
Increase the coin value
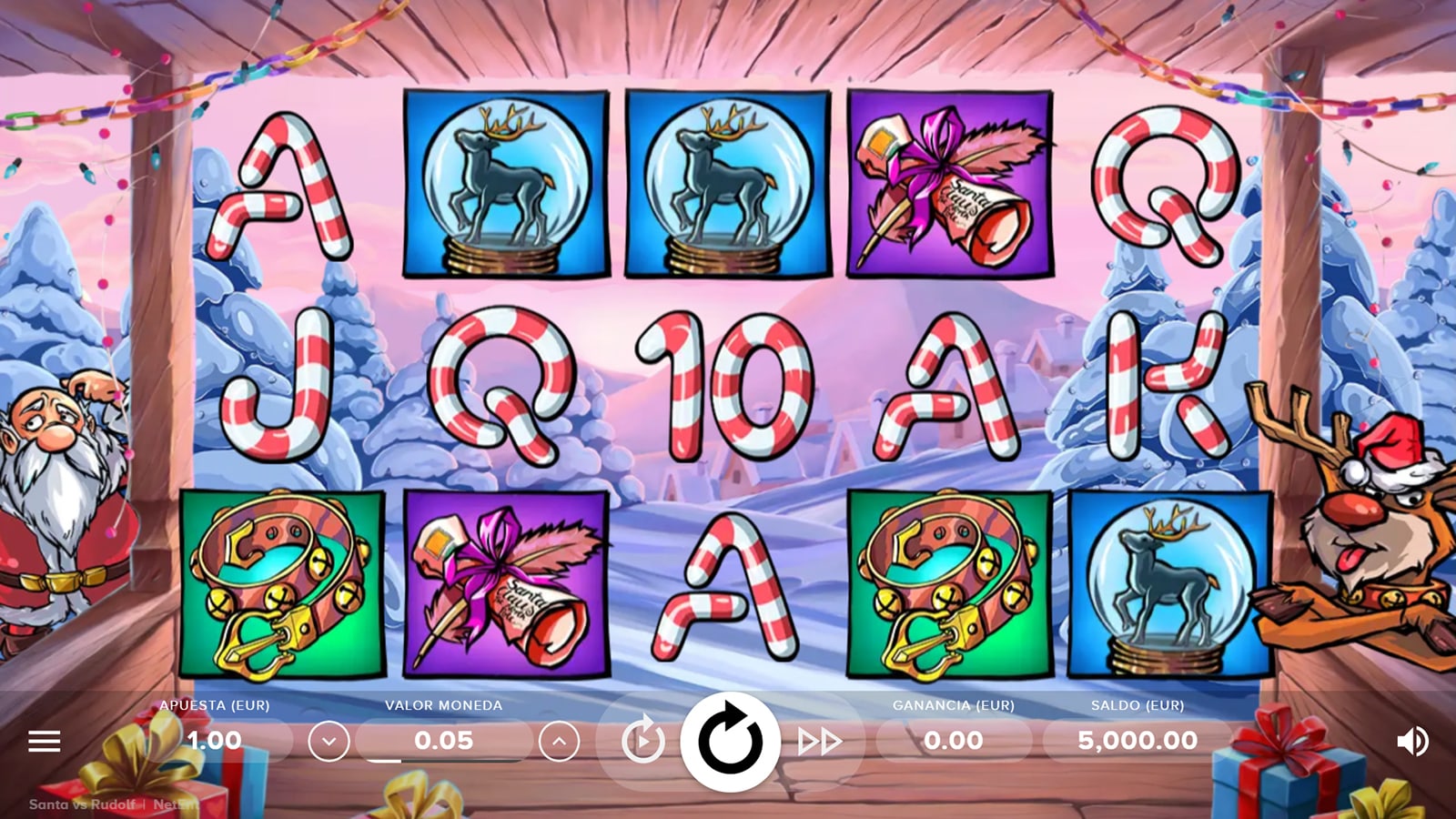[559, 742]
